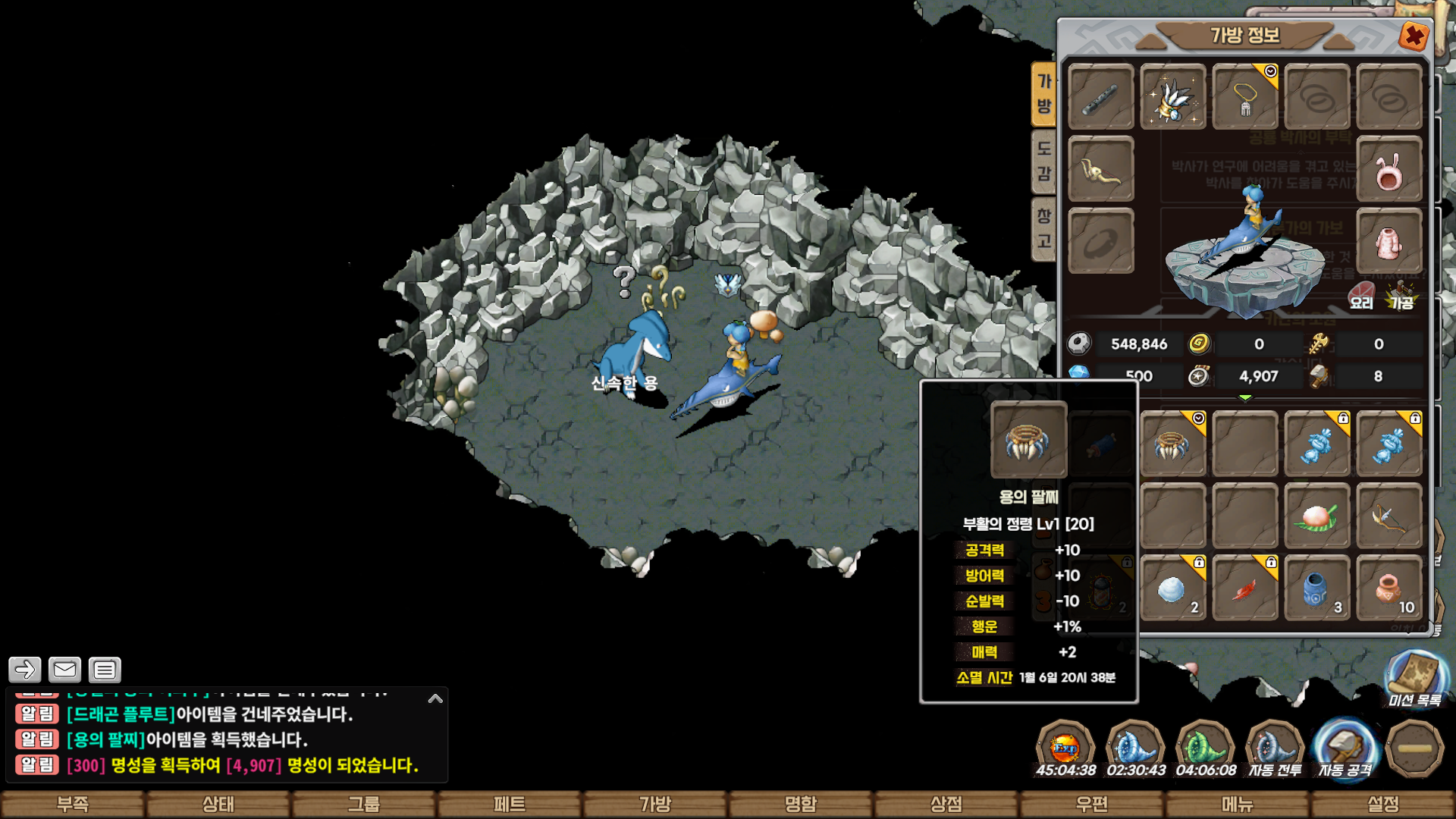
Task: Open the 상점 shop menu
Action: pos(946,804)
